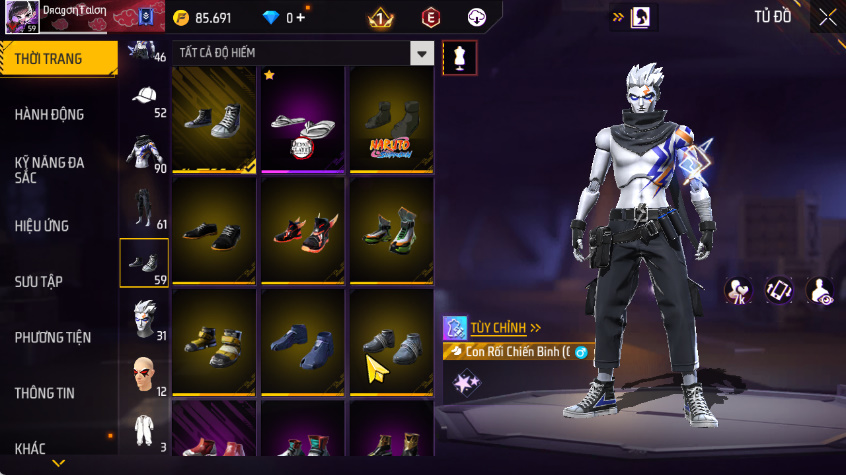The height and width of the screenshot is (475, 846).
Task: Toggle the mannequin preview button
Action: tap(459, 57)
